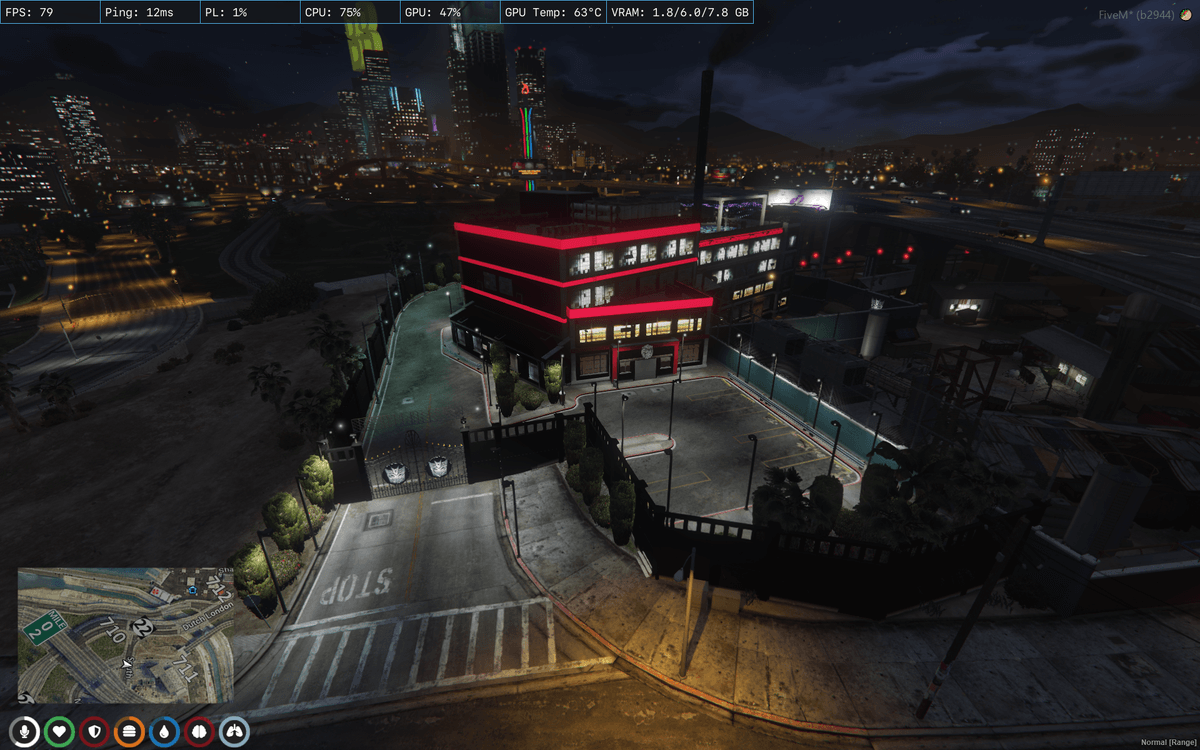Select the shield armor icon
1200x750 pixels.
click(95, 732)
